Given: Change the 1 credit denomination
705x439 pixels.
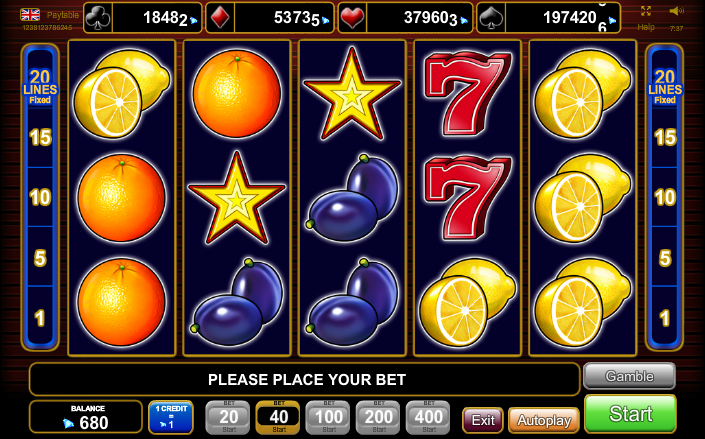Looking at the screenshot, I should [171, 417].
